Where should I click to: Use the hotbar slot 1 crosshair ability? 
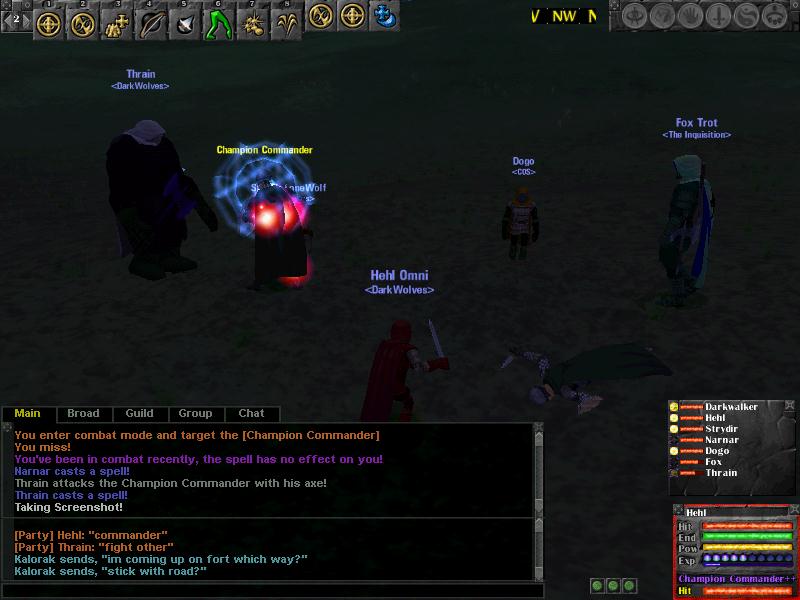pyautogui.click(x=49, y=22)
